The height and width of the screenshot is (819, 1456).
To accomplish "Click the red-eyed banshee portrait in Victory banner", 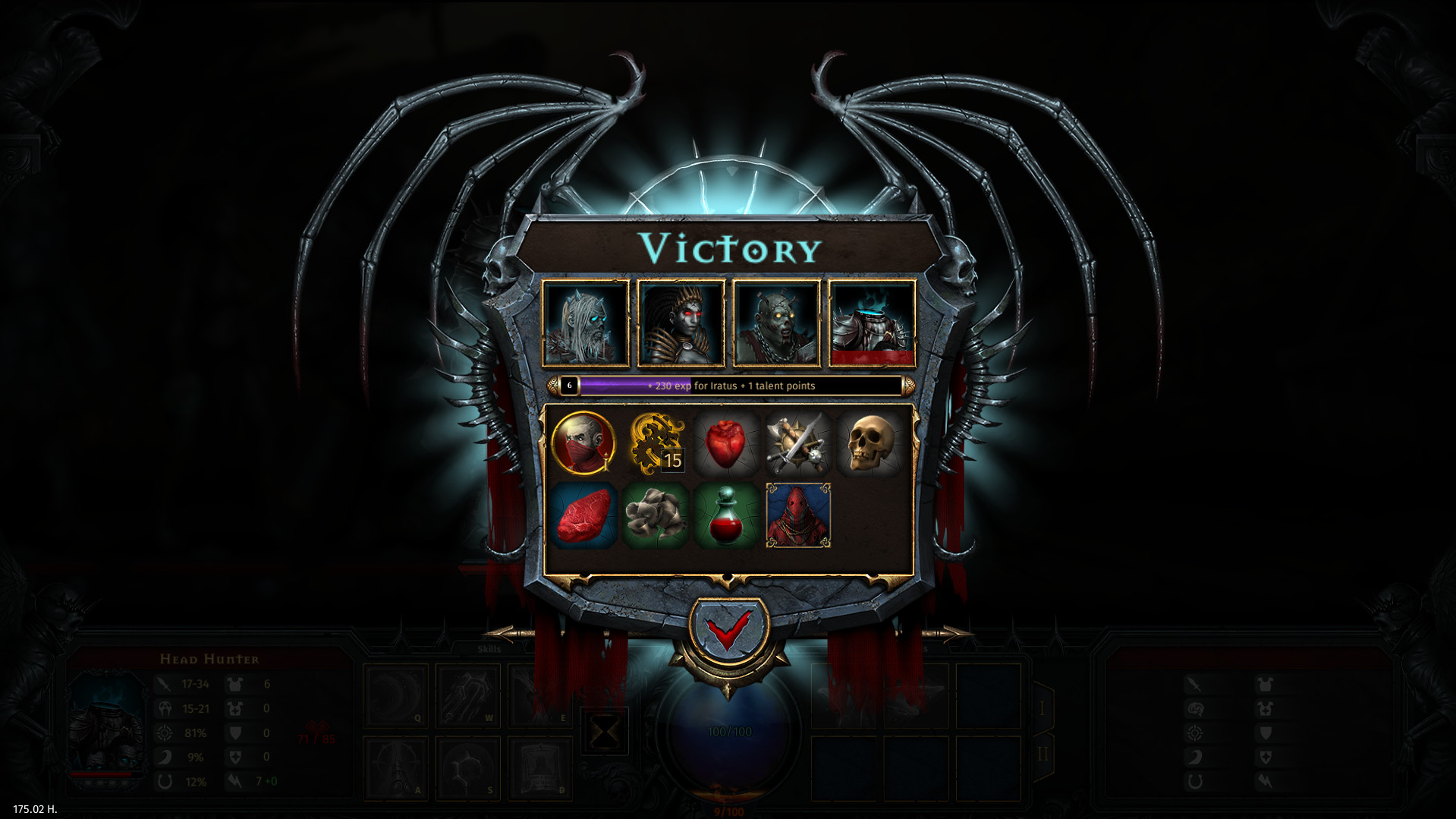I will click(x=681, y=323).
